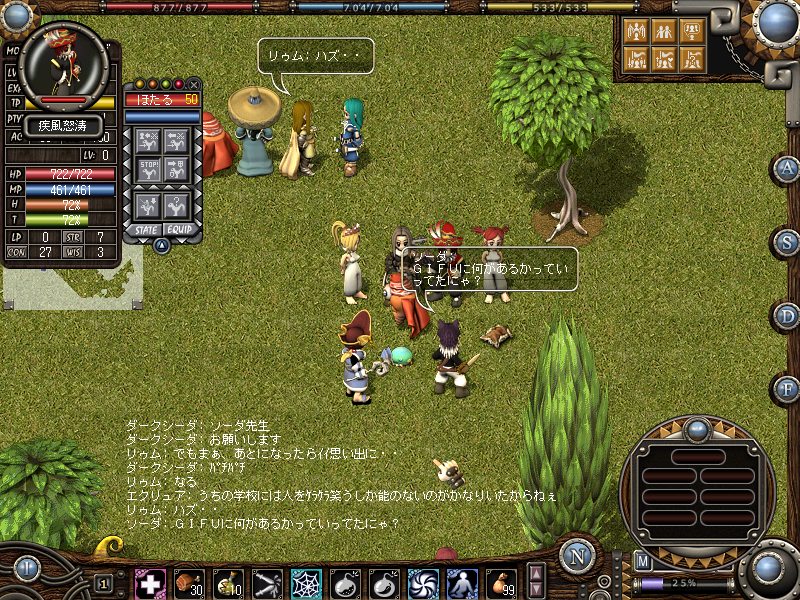Click the round S side button
The width and height of the screenshot is (800, 600).
(x=787, y=242)
